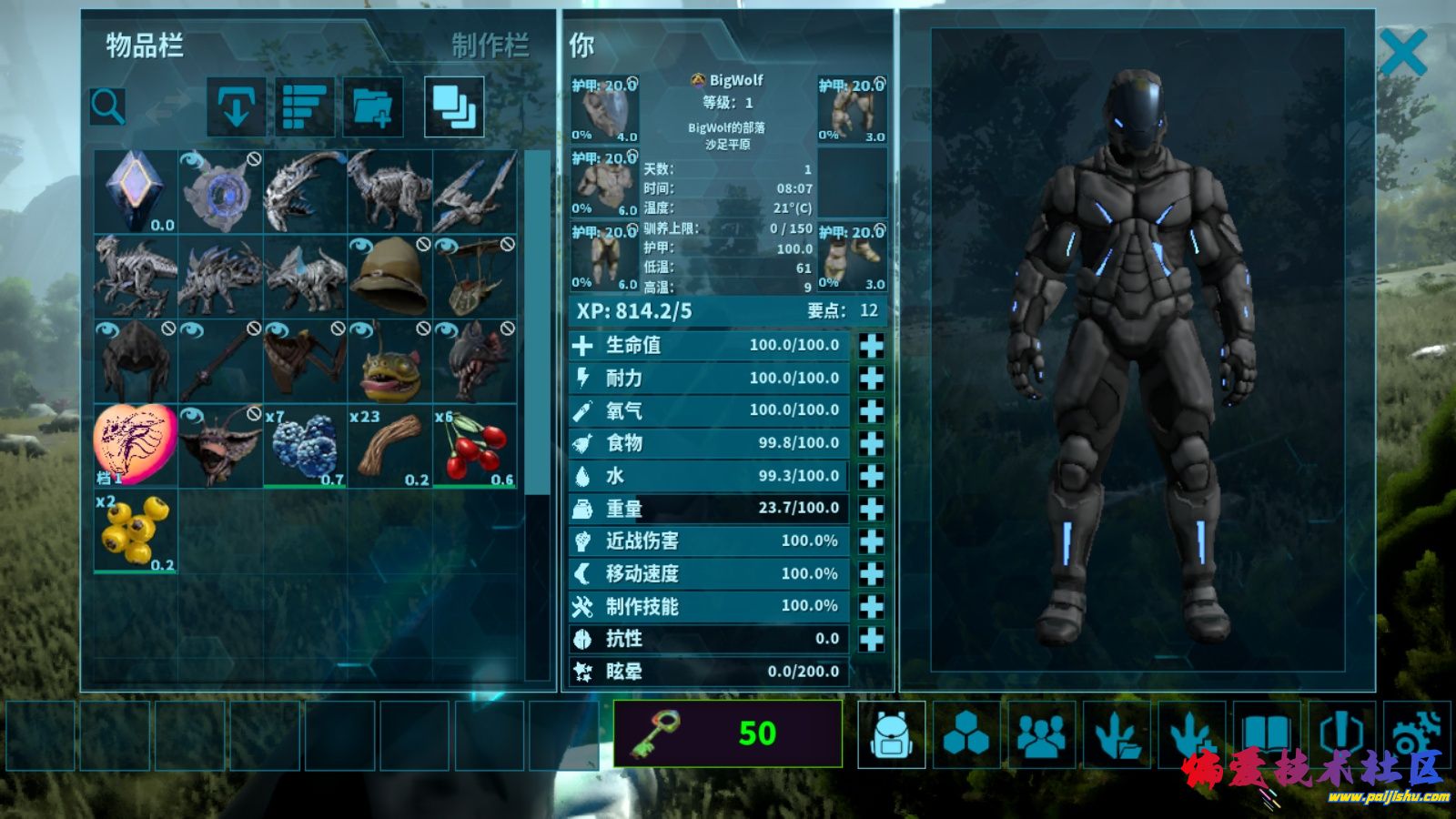
Task: Sort items with the bars icon
Action: tap(304, 107)
